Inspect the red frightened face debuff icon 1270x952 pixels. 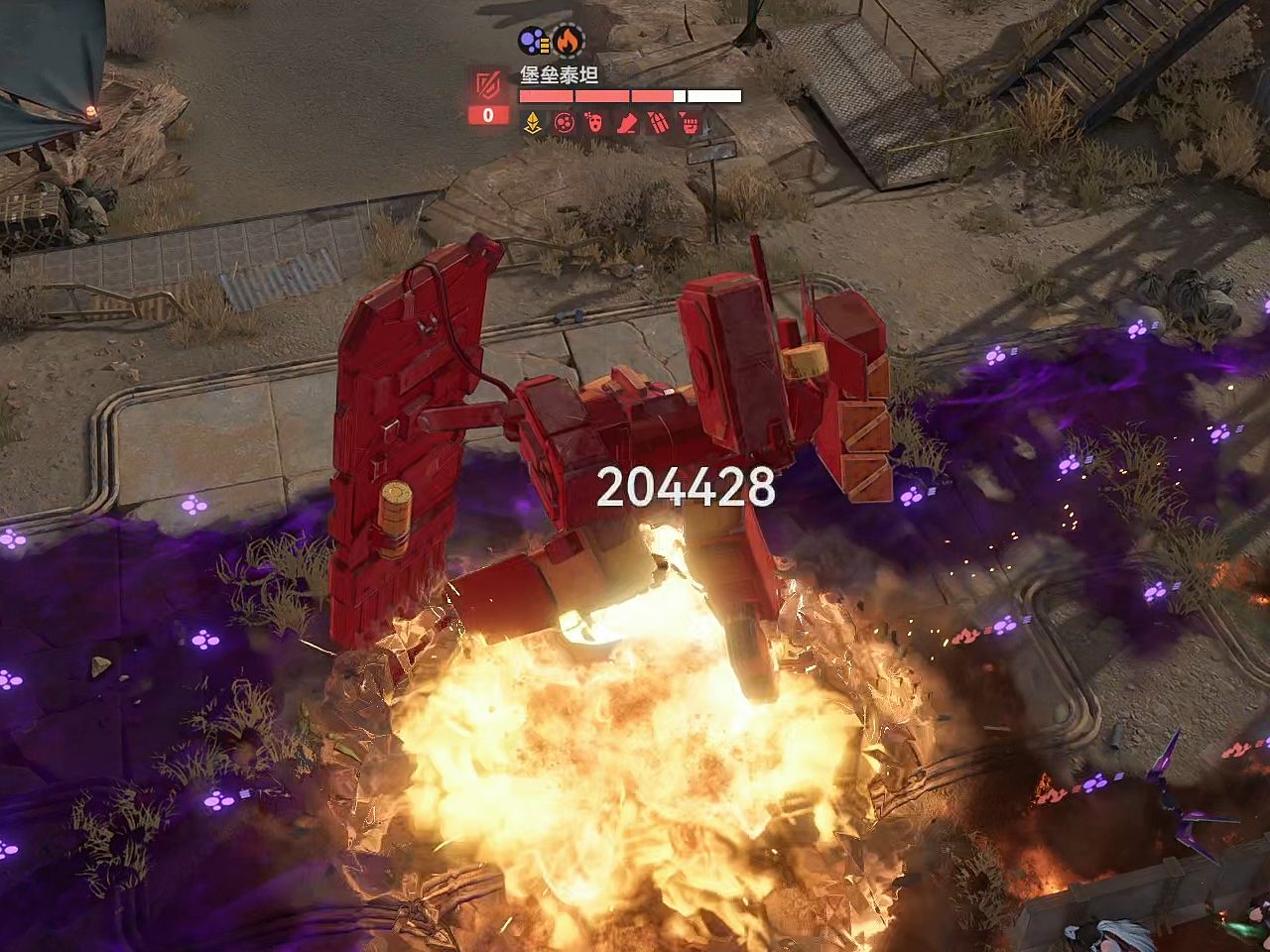pyautogui.click(x=595, y=123)
